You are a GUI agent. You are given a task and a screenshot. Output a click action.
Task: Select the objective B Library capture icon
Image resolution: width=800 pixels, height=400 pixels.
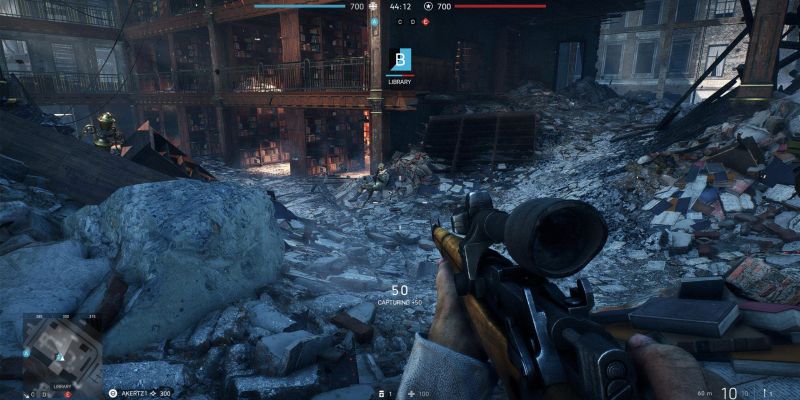pyautogui.click(x=400, y=60)
